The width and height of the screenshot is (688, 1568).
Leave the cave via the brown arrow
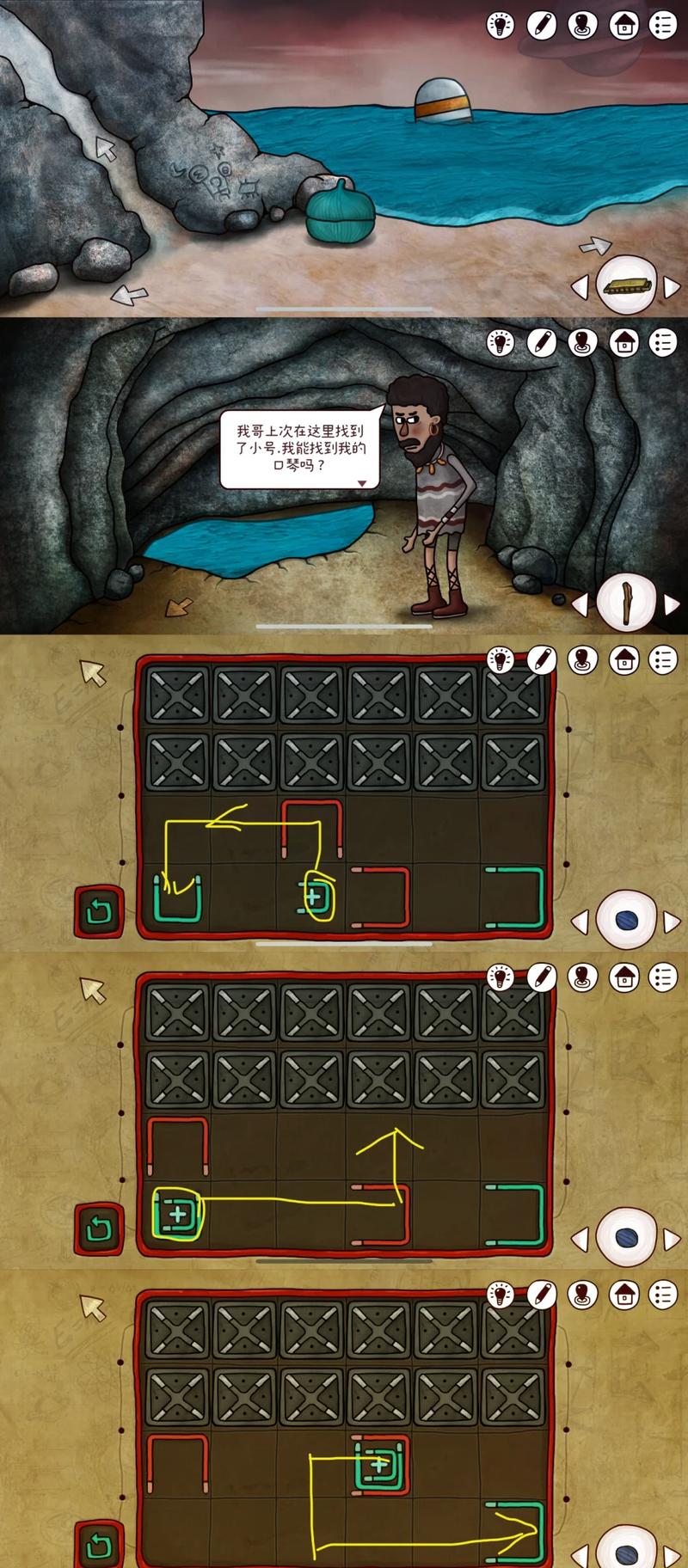[181, 607]
